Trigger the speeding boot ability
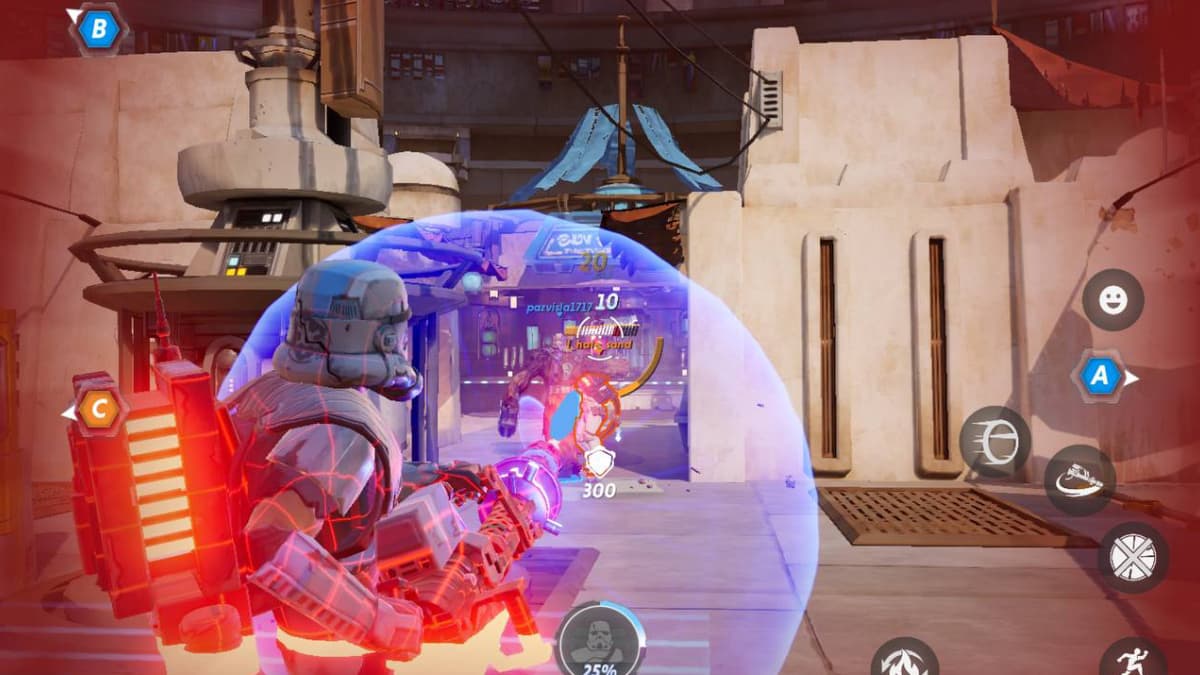This screenshot has height=675, width=1200. 1080,480
